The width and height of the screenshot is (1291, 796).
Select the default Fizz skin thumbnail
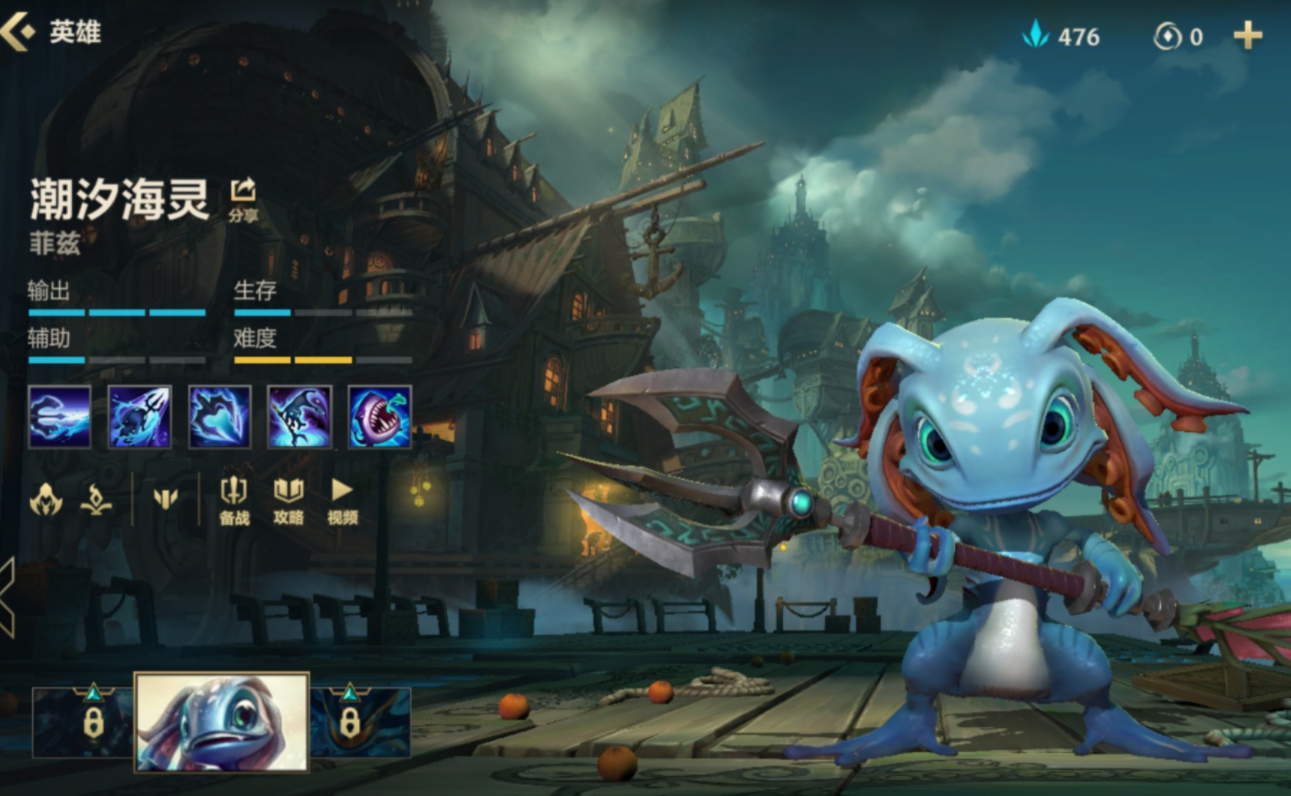[221, 722]
